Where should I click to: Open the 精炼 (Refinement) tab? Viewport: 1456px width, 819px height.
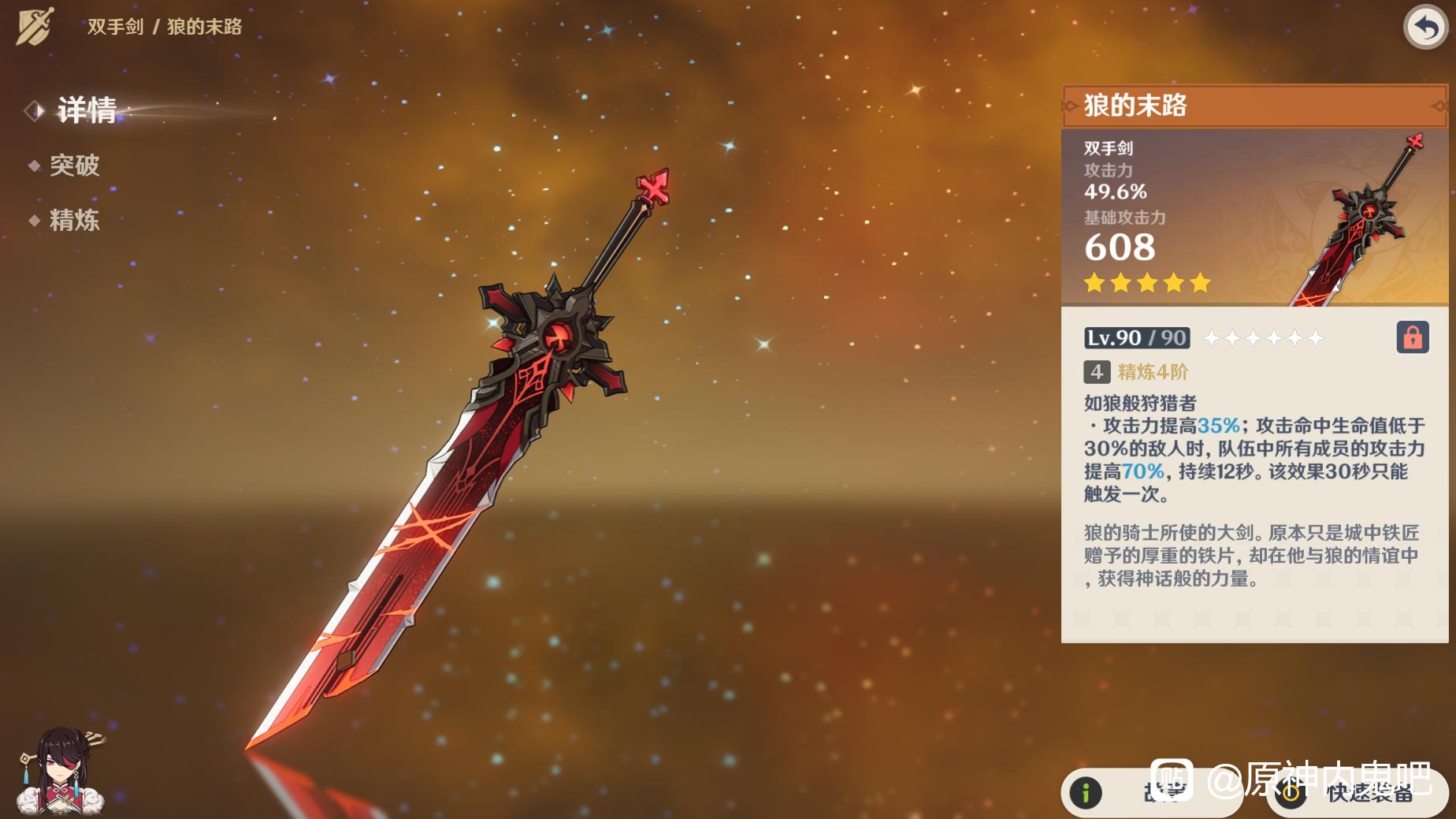[x=74, y=220]
